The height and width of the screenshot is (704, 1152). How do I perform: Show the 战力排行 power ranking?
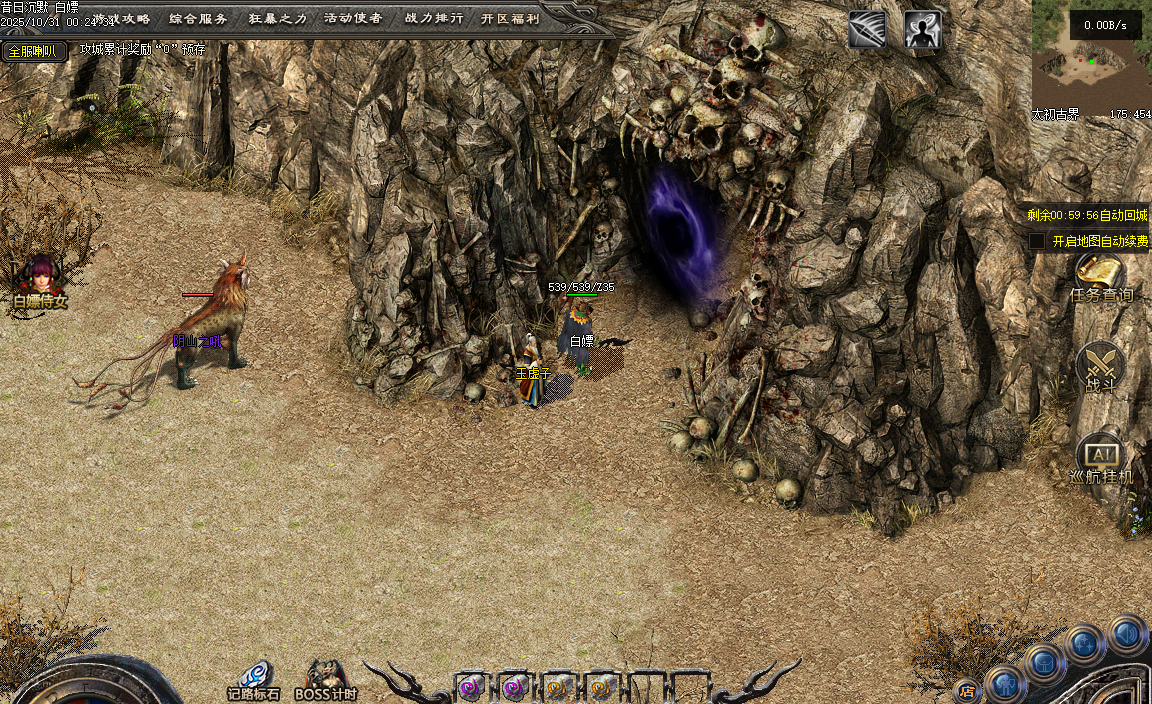pyautogui.click(x=434, y=18)
